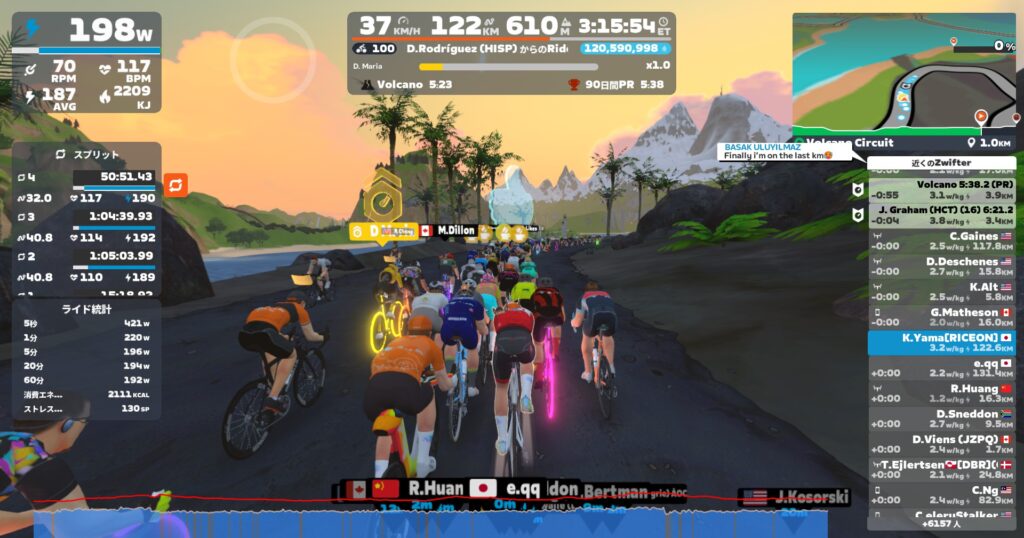The image size is (1024, 538).
Task: Select the e.qq row in the riders list
Action: (x=940, y=368)
